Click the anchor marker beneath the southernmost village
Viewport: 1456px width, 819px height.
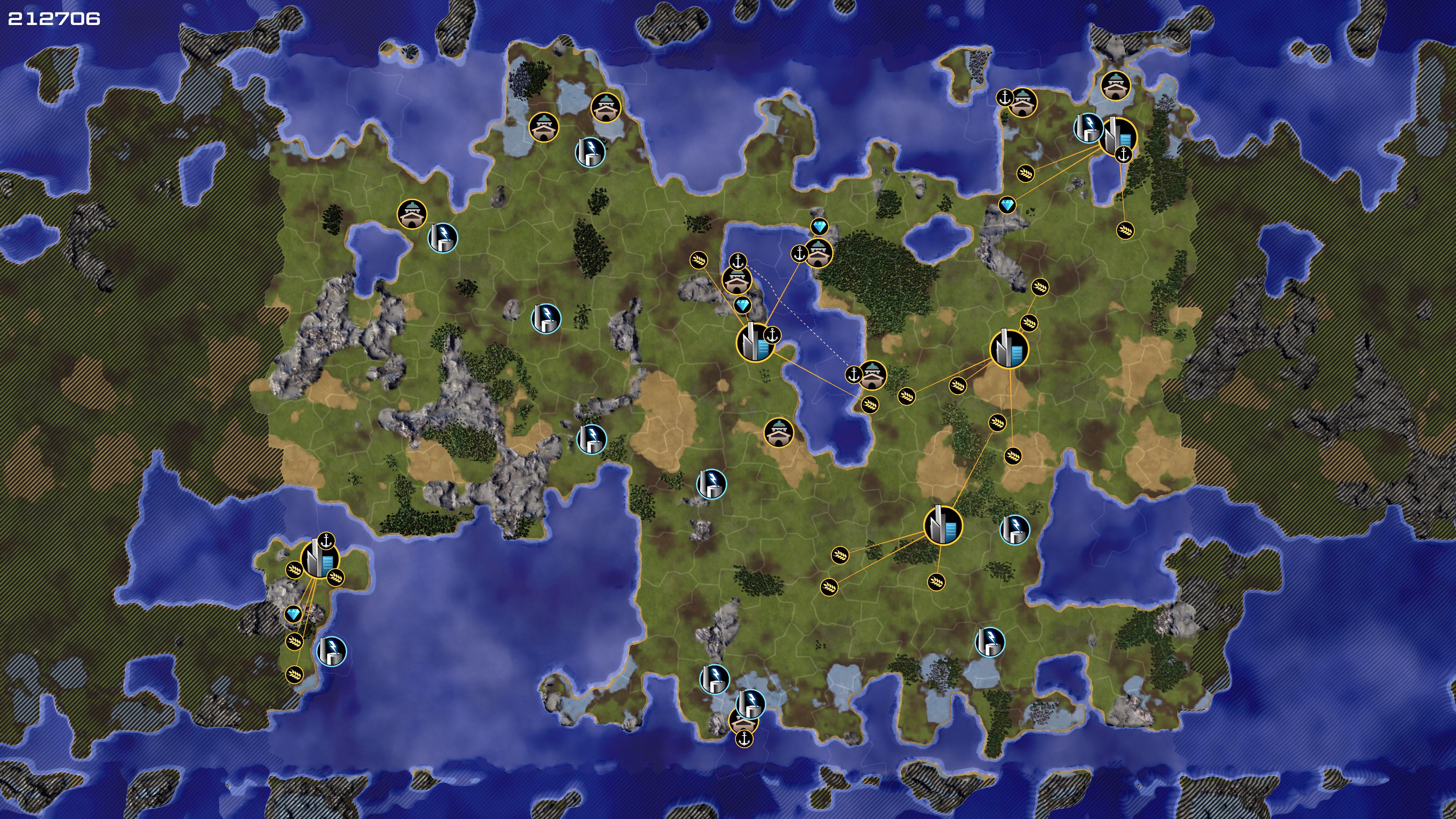coord(744,738)
